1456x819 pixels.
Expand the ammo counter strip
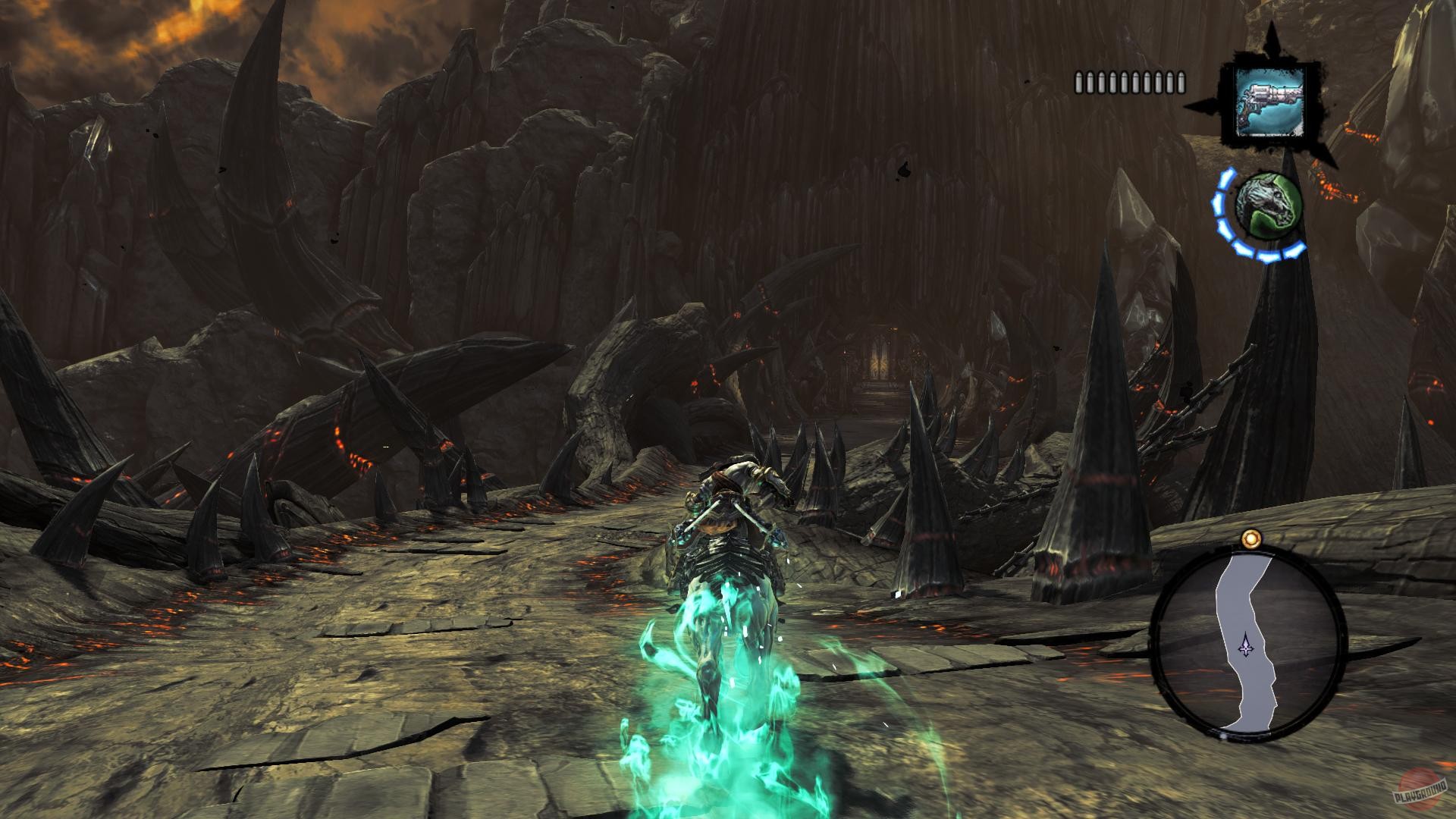(1130, 81)
